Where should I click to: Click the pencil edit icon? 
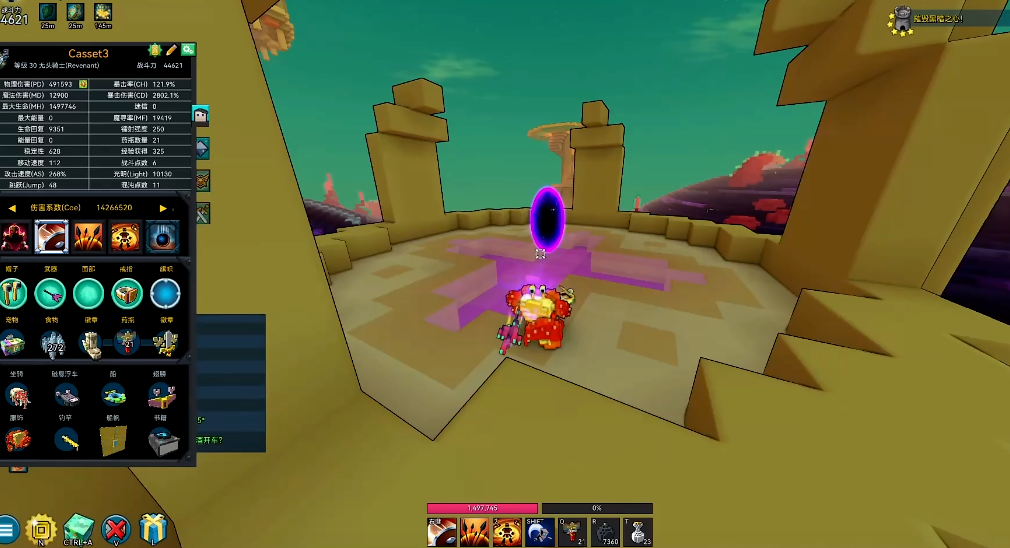click(171, 50)
